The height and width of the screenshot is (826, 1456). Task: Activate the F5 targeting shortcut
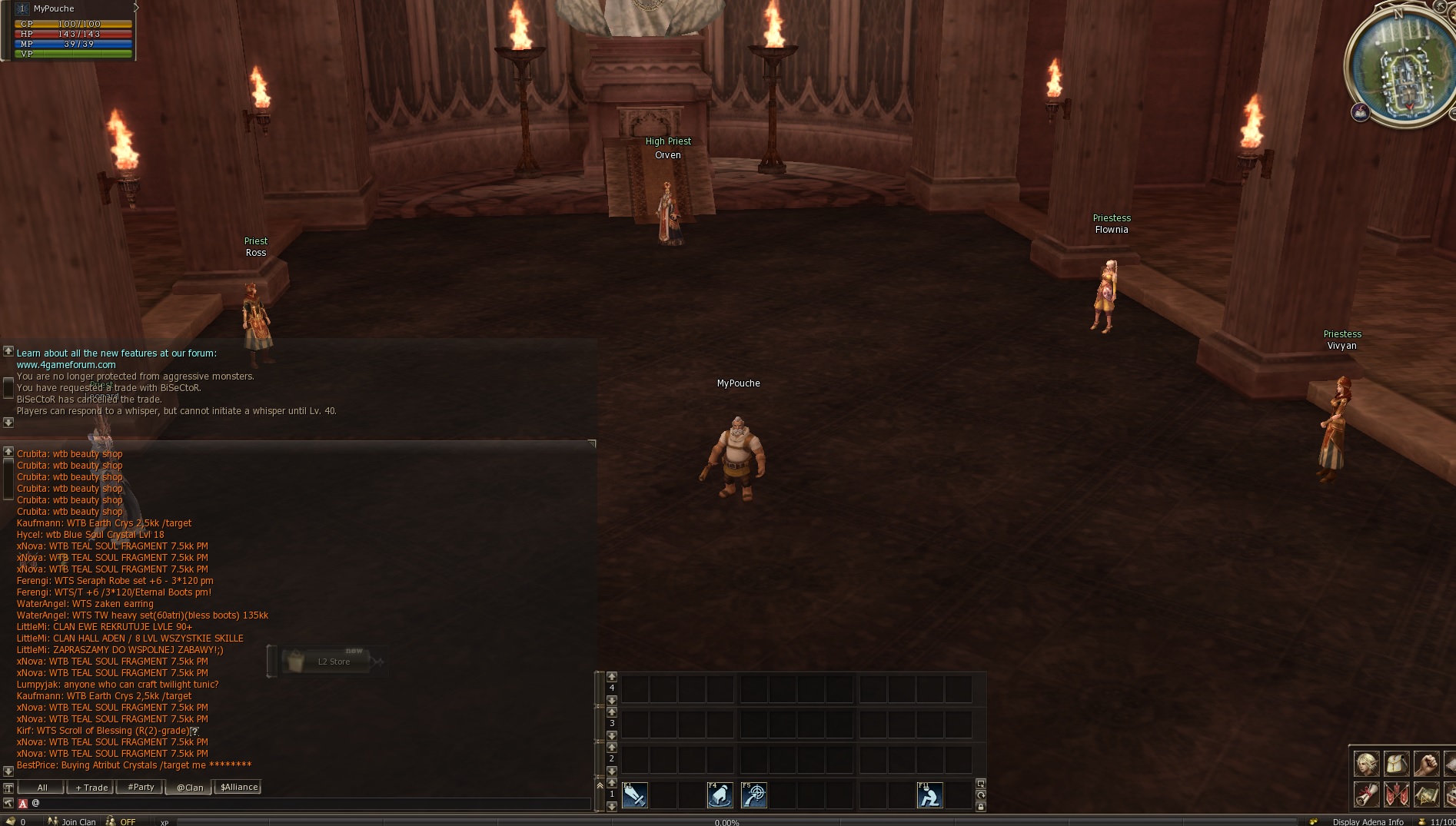(x=755, y=795)
